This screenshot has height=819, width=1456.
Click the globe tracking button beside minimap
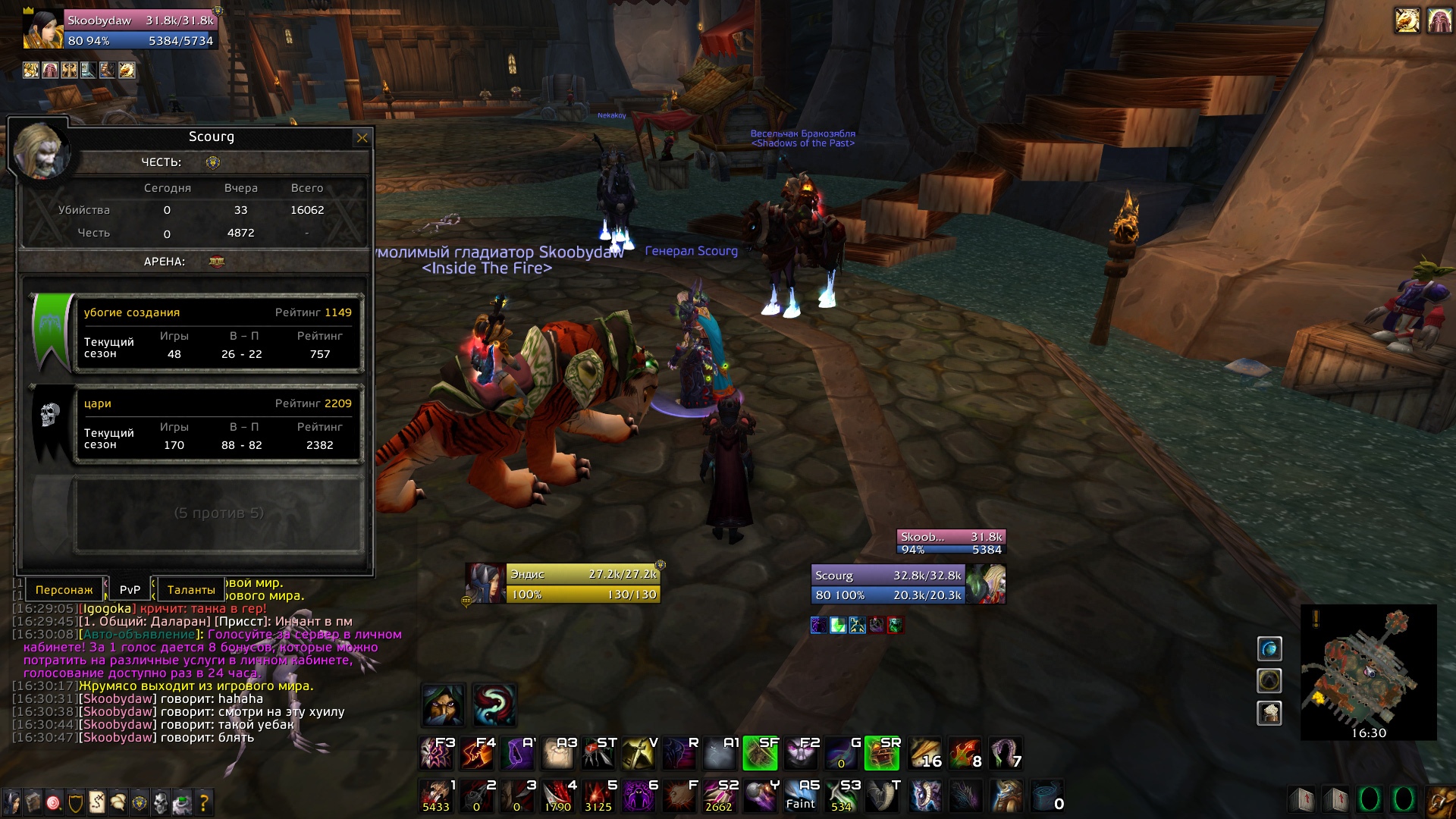tap(1269, 648)
